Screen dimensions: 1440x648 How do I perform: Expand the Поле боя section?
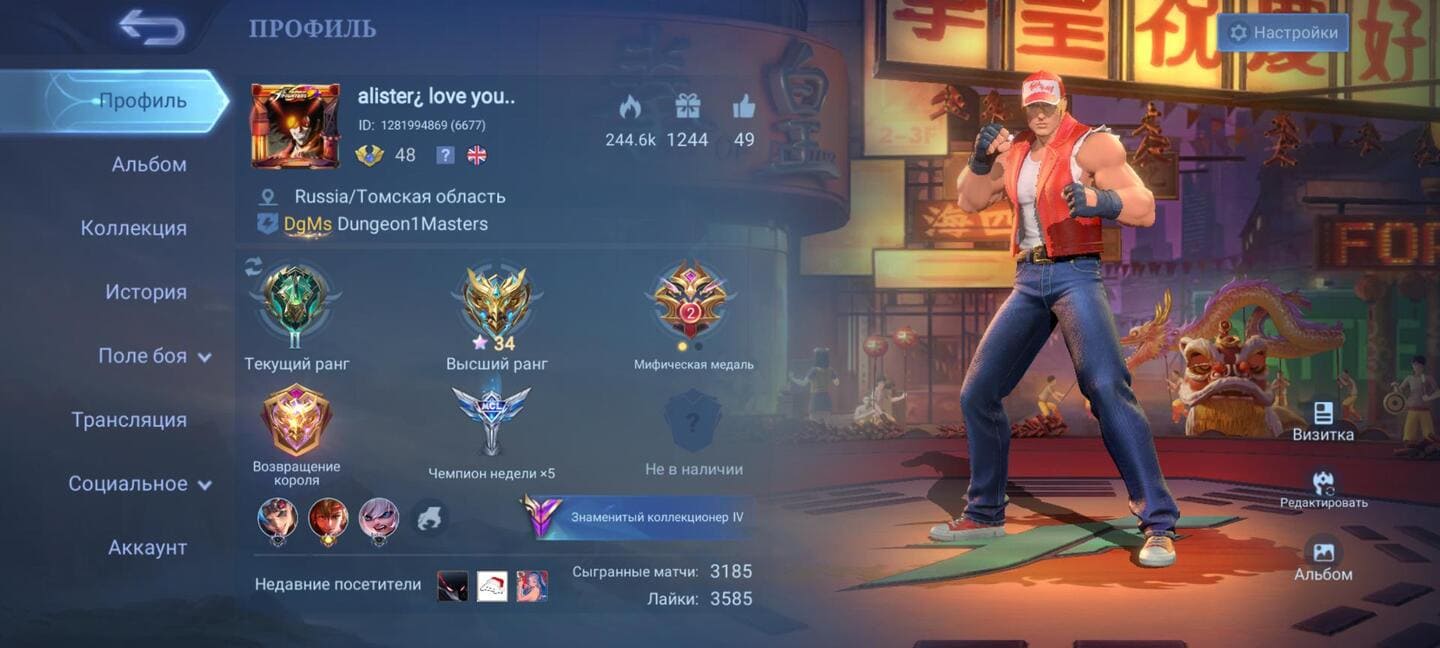point(154,356)
